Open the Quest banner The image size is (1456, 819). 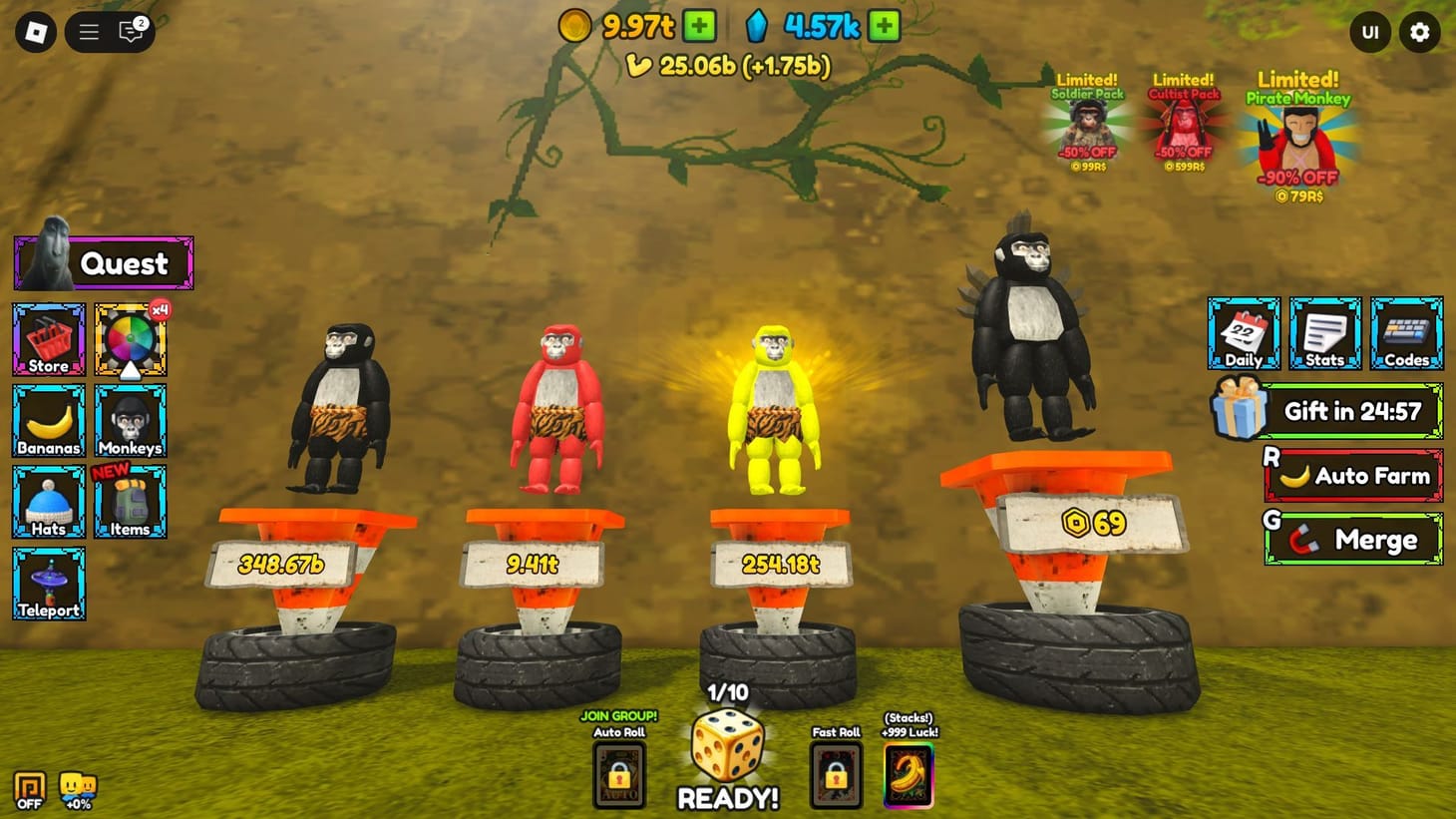click(103, 261)
